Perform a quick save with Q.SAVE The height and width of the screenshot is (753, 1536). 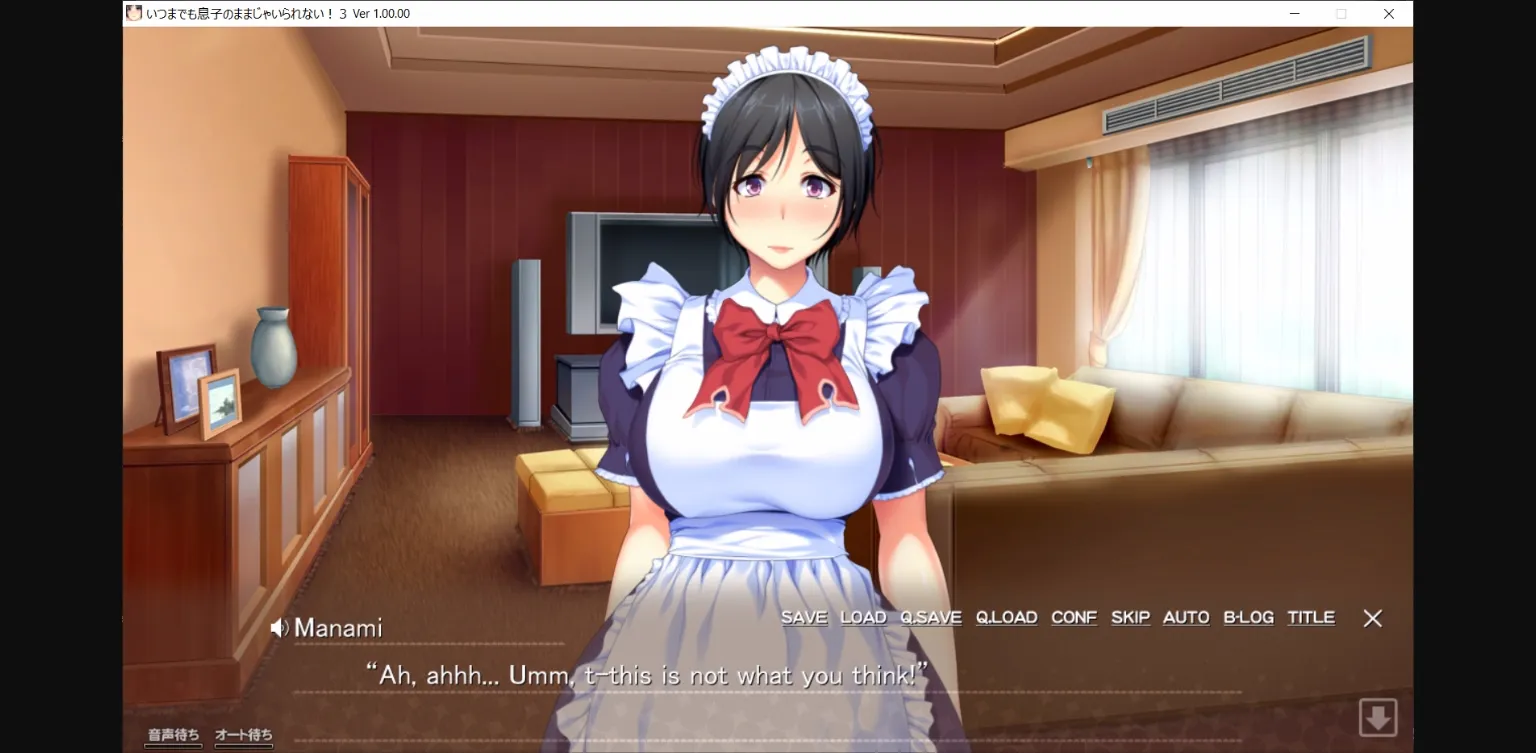(930, 617)
